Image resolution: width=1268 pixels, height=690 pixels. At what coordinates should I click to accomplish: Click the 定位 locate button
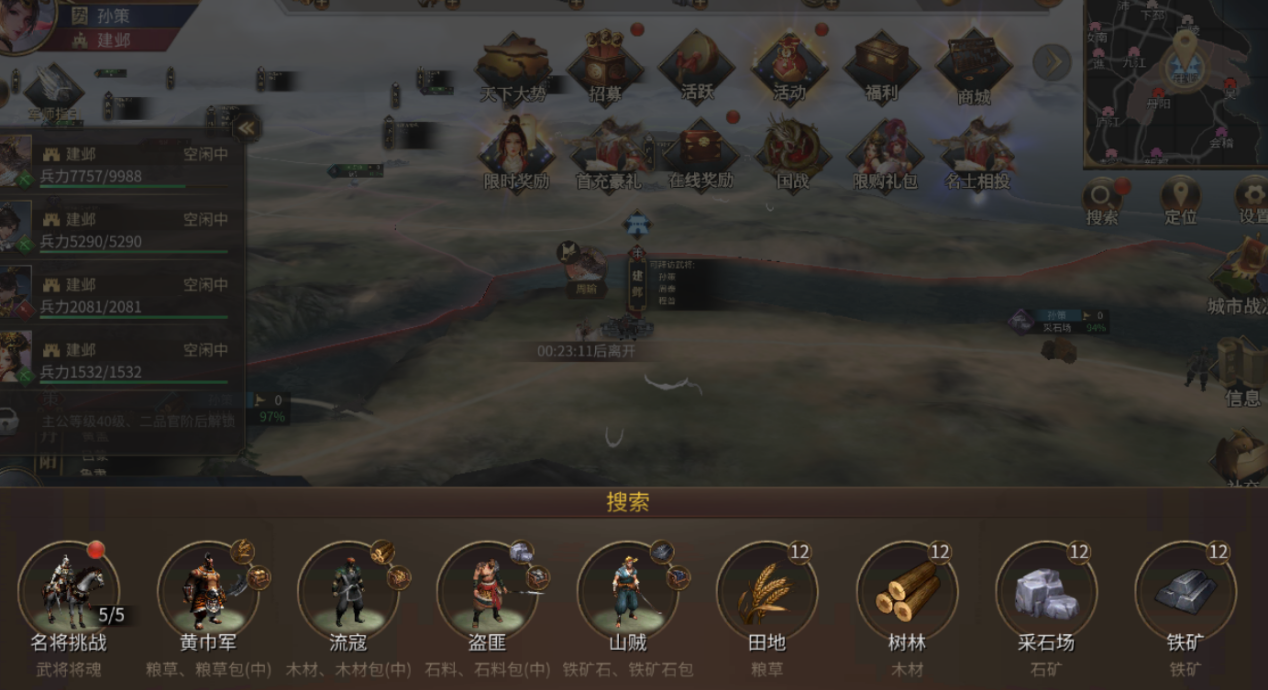[x=1180, y=198]
